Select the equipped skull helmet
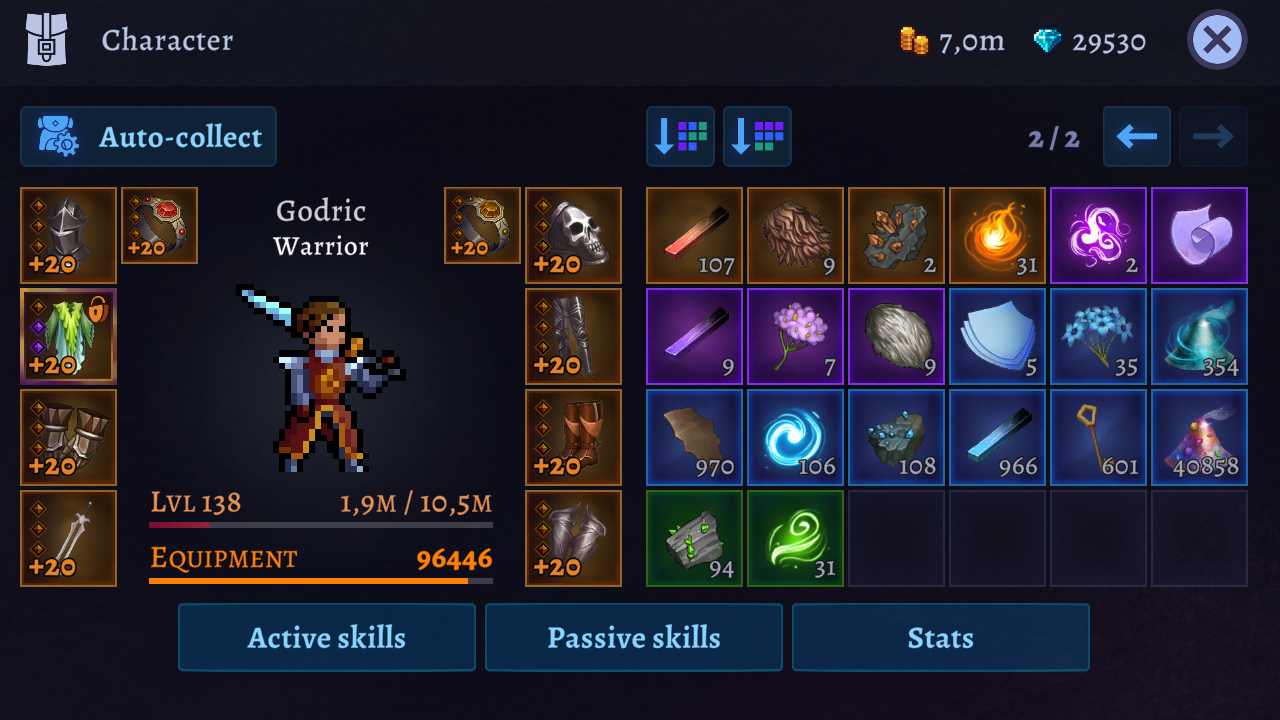 pos(573,235)
